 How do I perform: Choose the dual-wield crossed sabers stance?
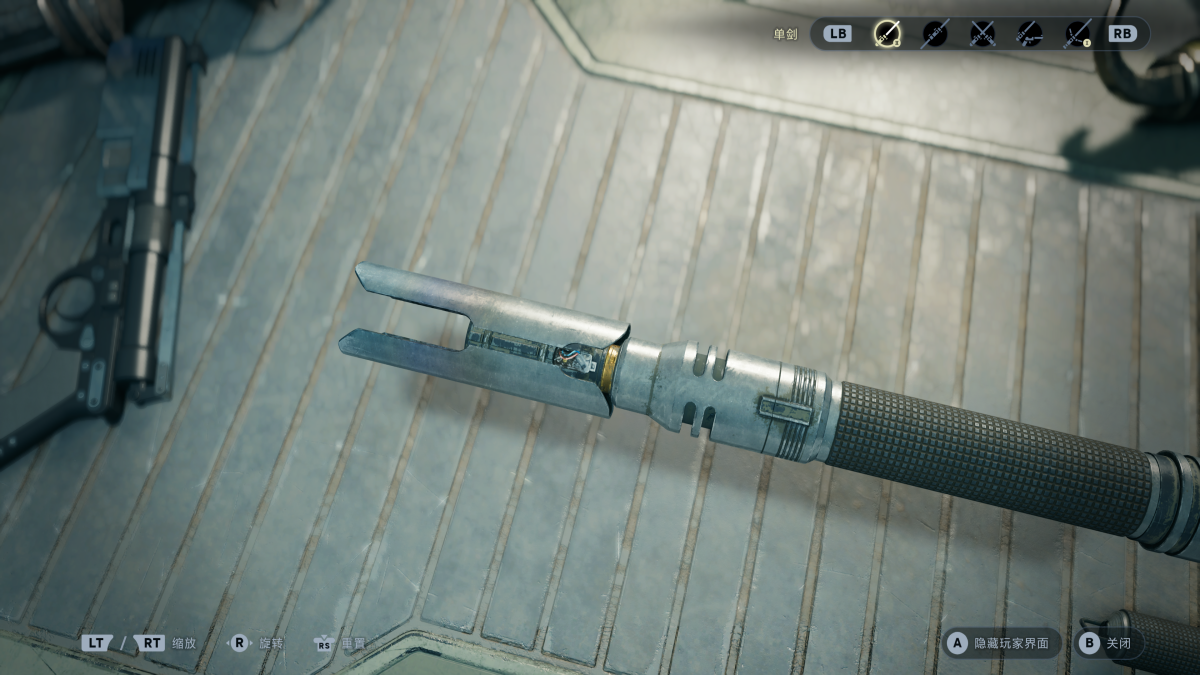click(x=982, y=34)
